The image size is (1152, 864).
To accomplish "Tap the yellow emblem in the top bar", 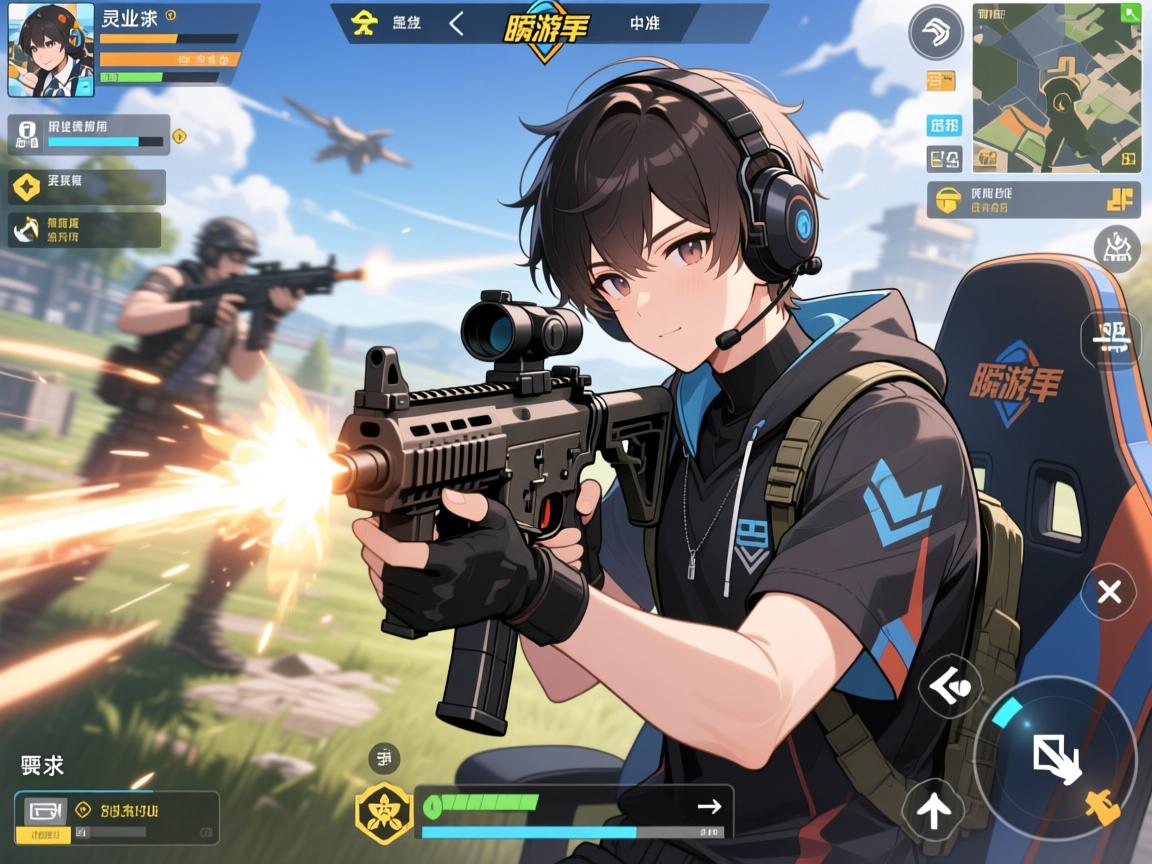I will 367,23.
